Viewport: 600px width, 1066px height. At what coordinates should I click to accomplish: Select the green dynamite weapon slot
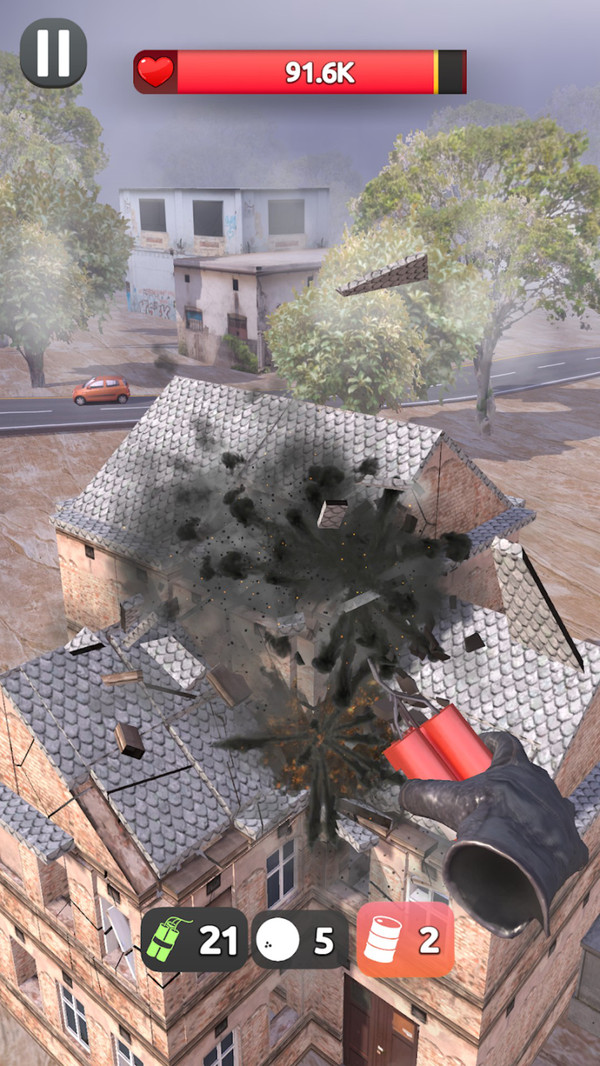(193, 940)
